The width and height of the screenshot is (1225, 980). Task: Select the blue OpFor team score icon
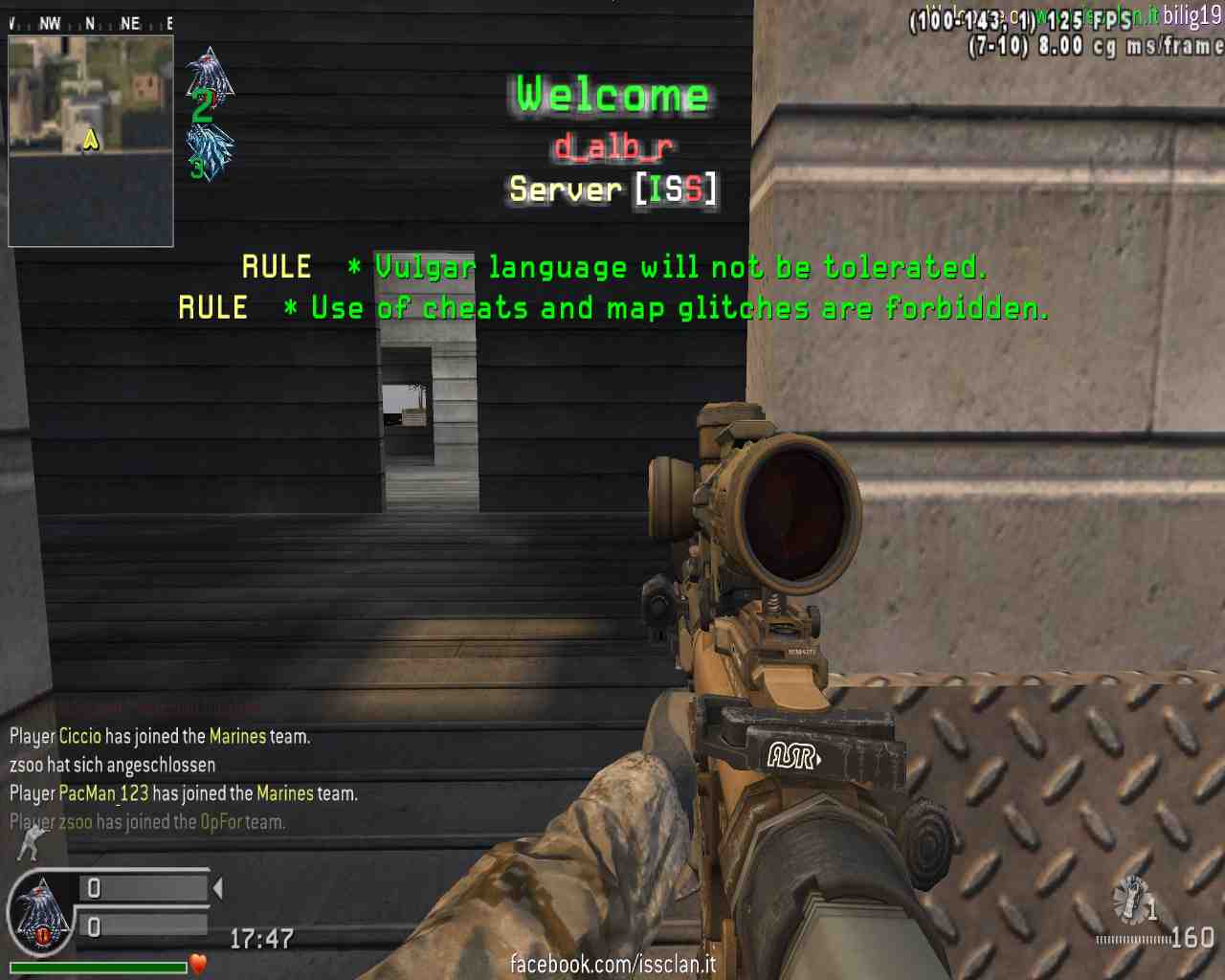click(x=211, y=150)
